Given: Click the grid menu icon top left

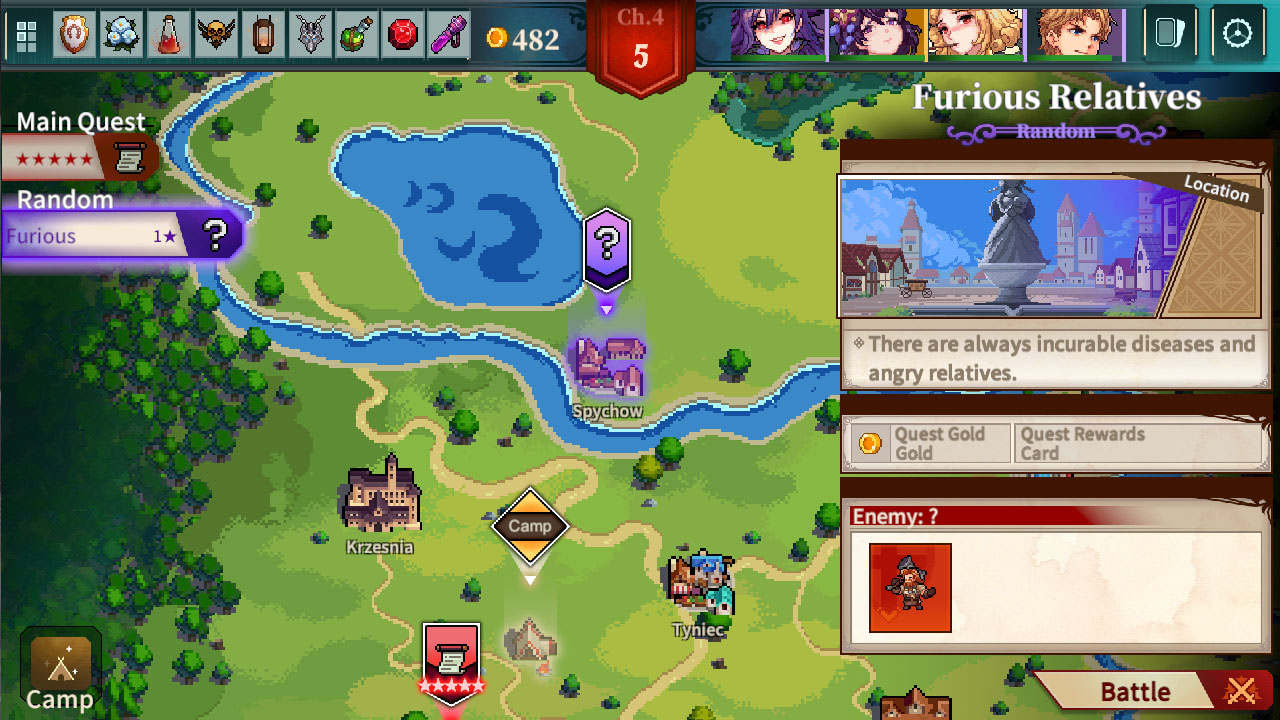Looking at the screenshot, I should [26, 33].
